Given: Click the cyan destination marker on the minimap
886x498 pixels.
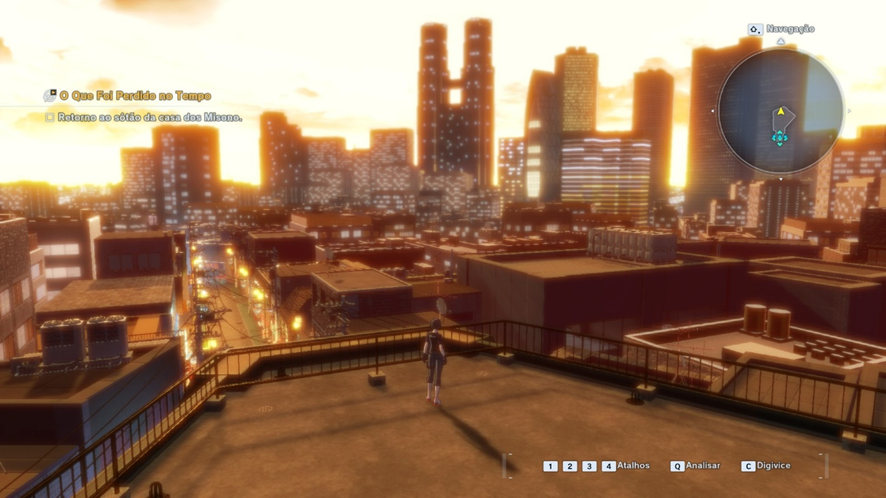Looking at the screenshot, I should tap(779, 137).
